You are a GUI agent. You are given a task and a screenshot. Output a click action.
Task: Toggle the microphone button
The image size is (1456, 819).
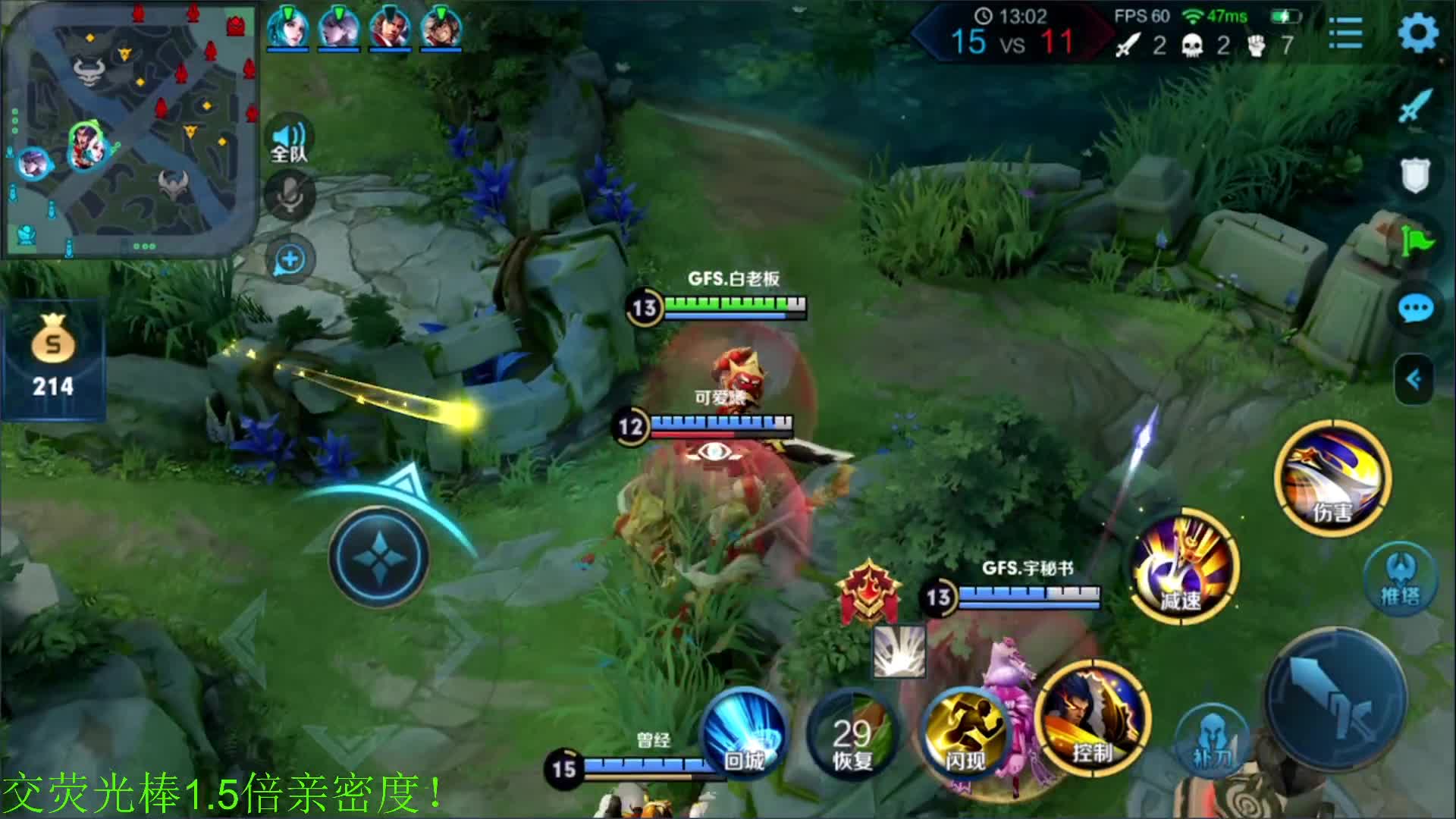pyautogui.click(x=289, y=195)
